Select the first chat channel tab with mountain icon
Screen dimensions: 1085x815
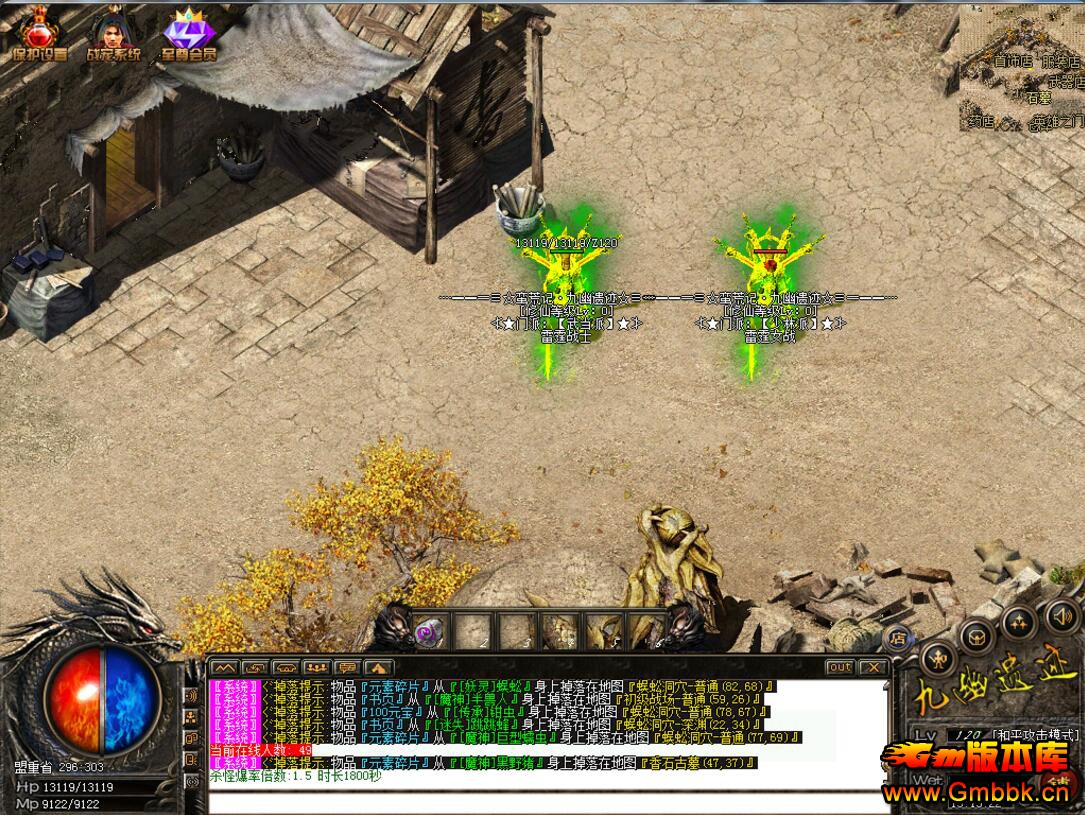coord(223,667)
